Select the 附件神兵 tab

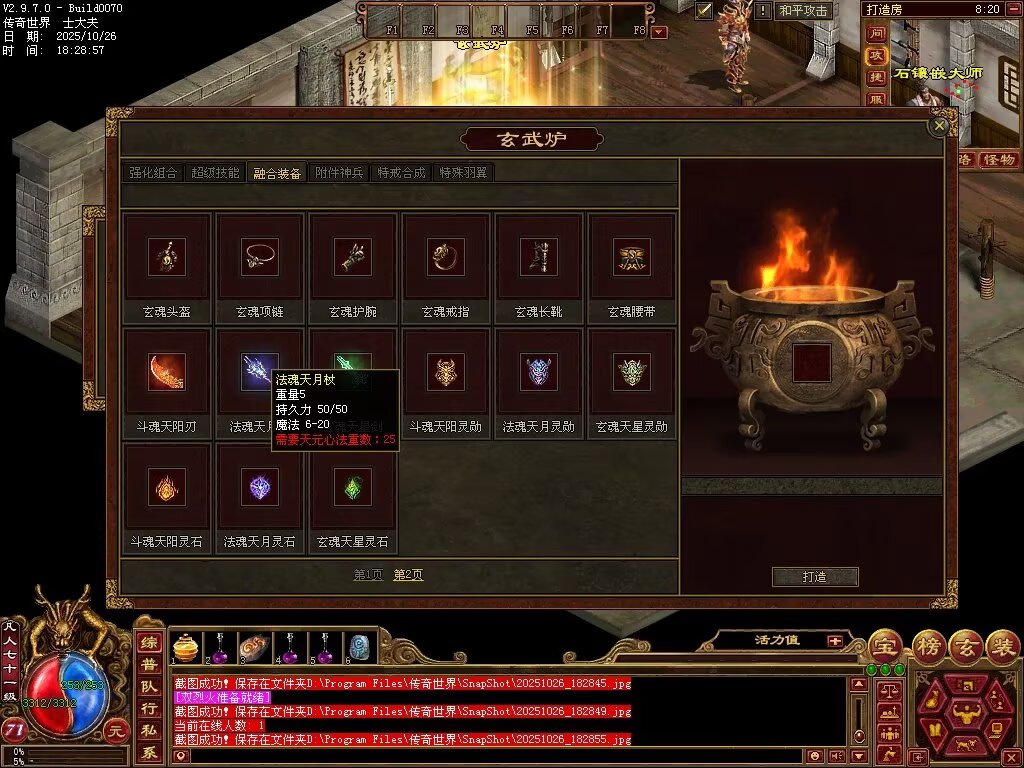point(340,173)
